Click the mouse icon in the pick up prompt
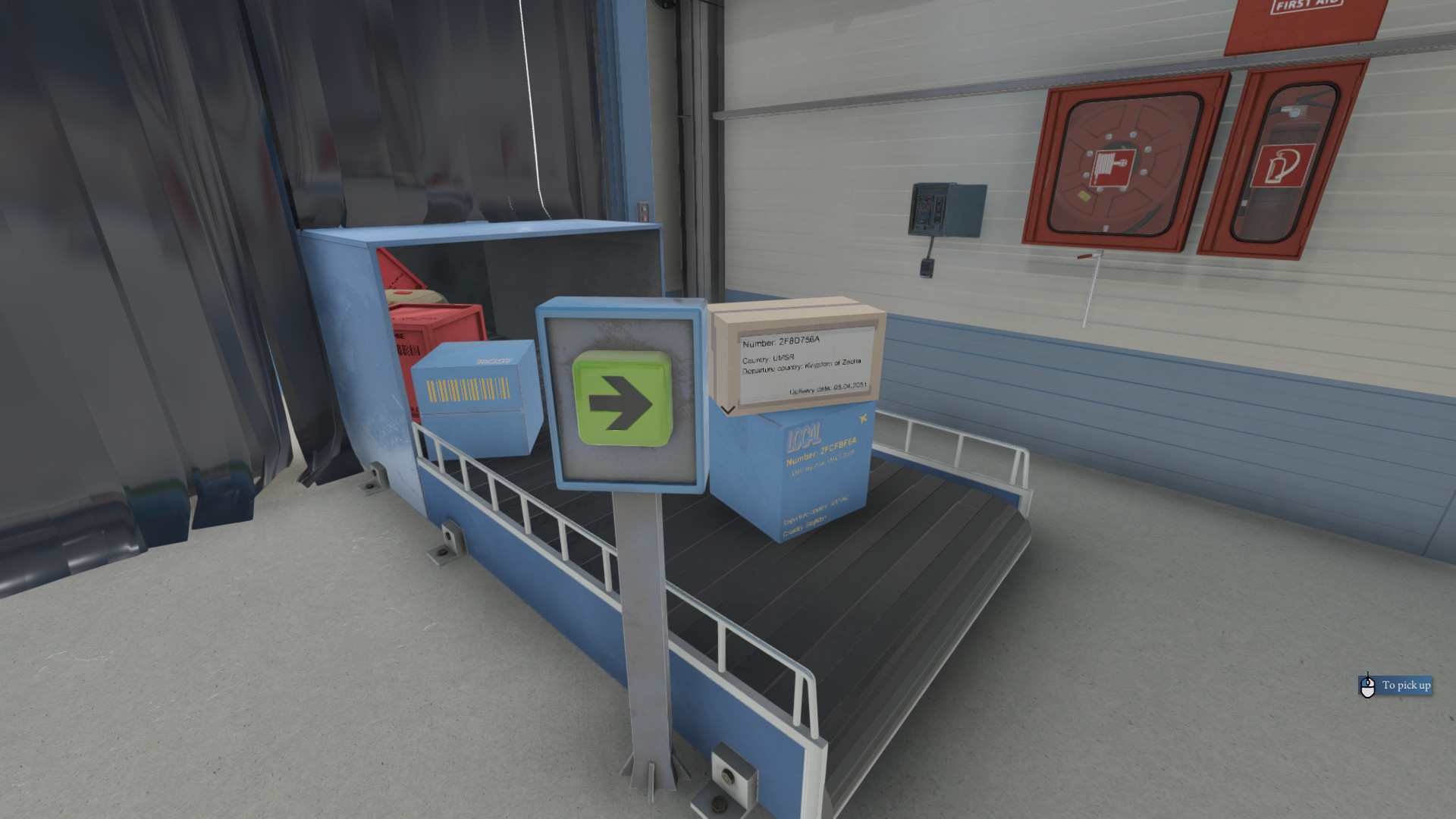This screenshot has height=819, width=1456. [x=1367, y=685]
